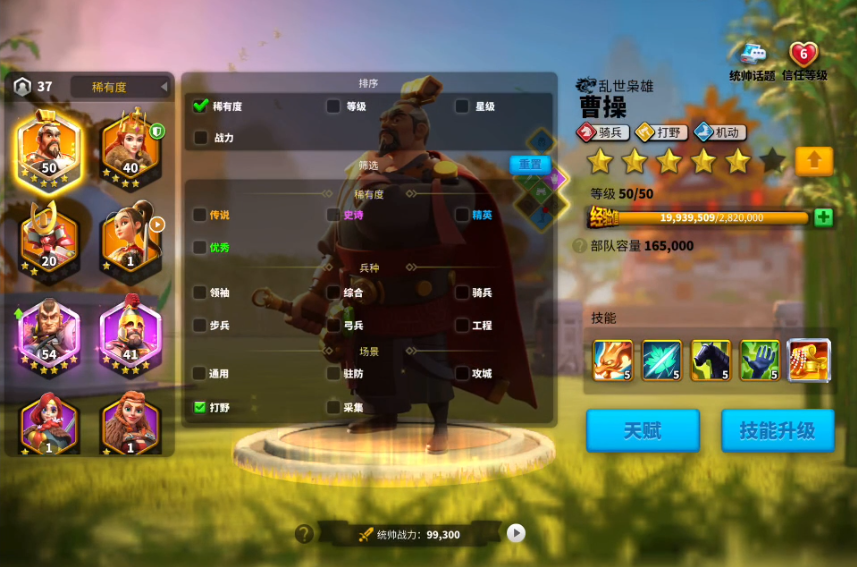Screen dimensions: 857x567
Task: Open the 信任等级 trust level heart
Action: click(x=803, y=59)
